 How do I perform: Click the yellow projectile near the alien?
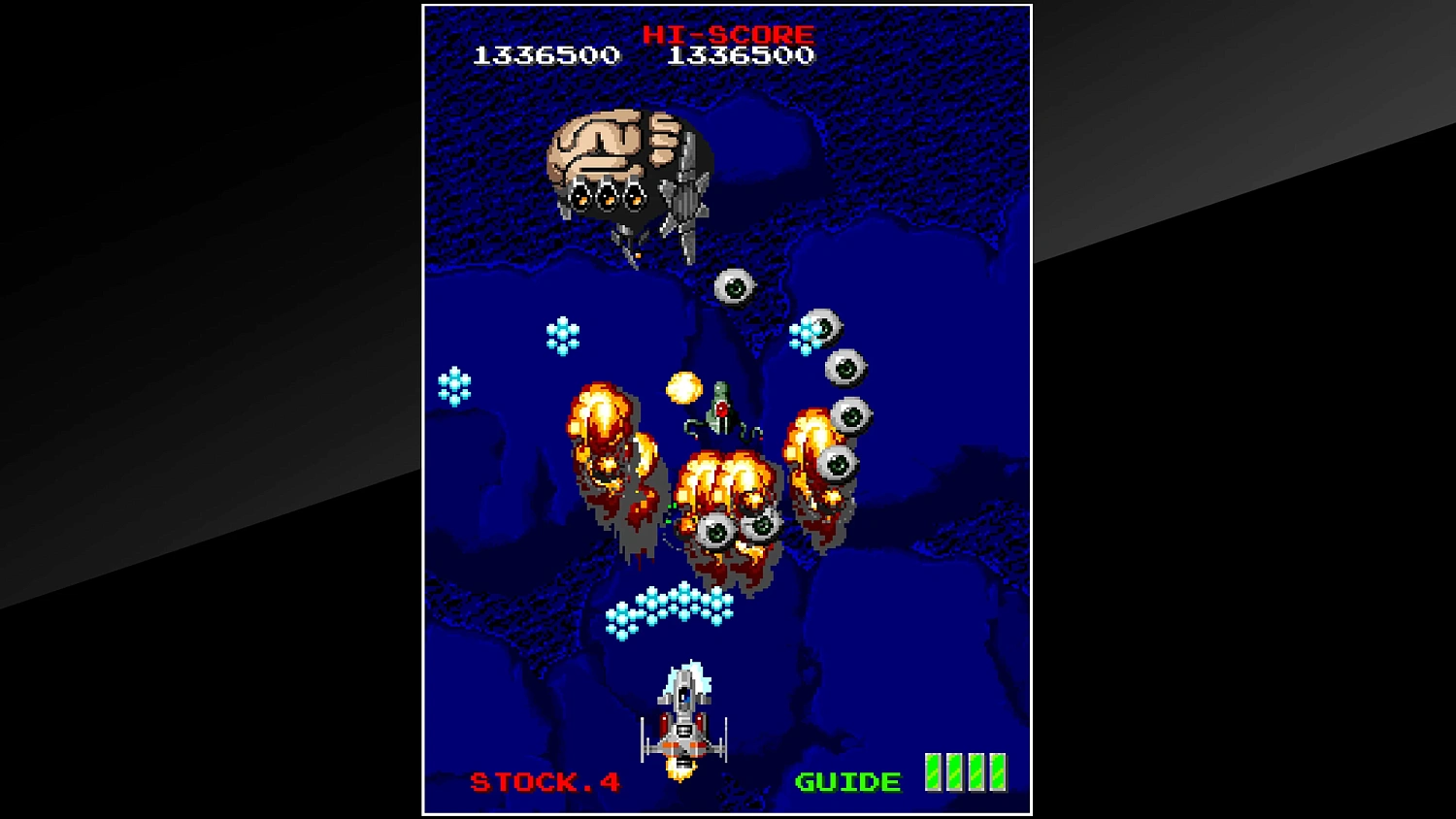pyautogui.click(x=682, y=386)
